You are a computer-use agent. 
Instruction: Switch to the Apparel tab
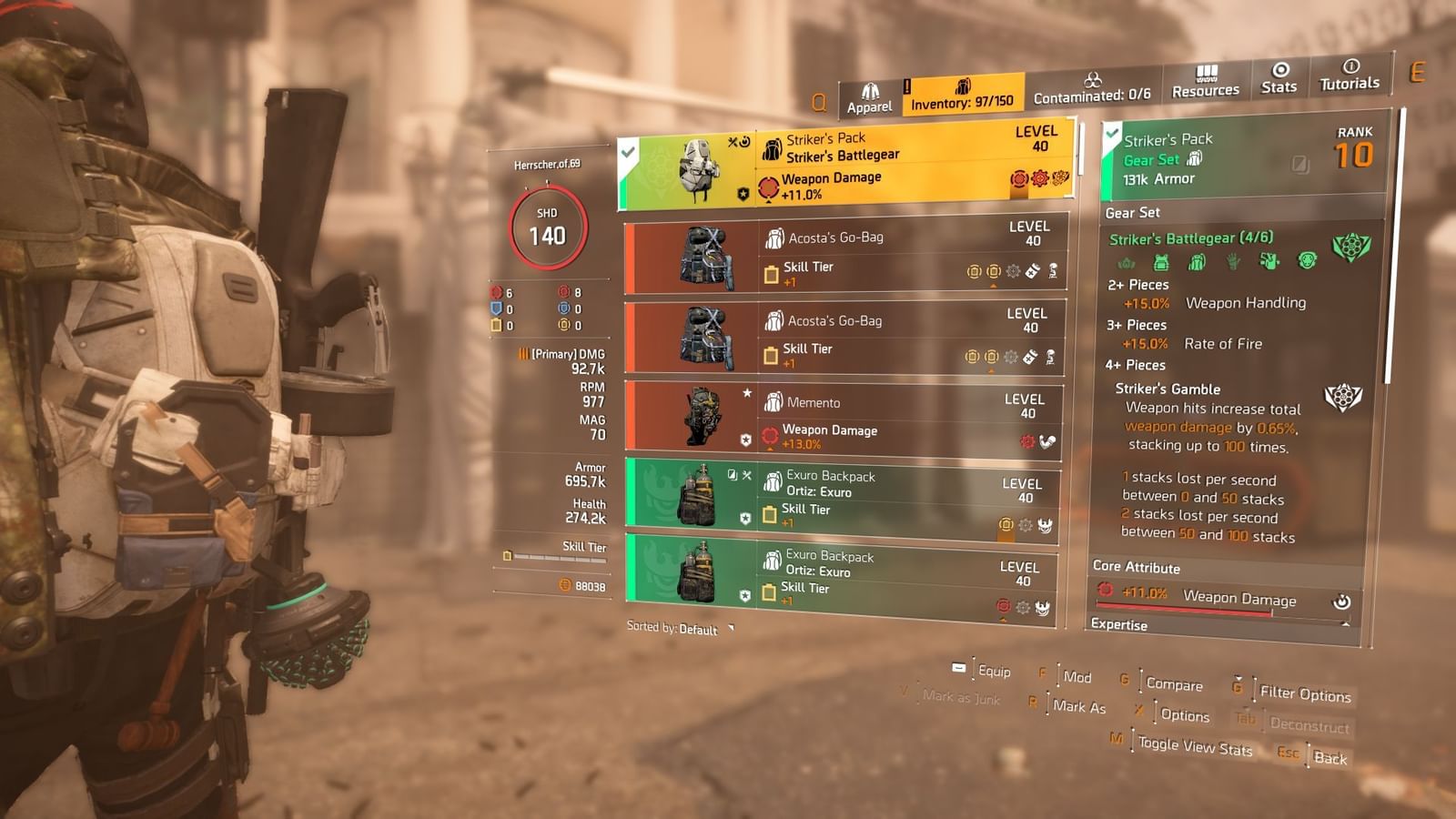point(870,90)
